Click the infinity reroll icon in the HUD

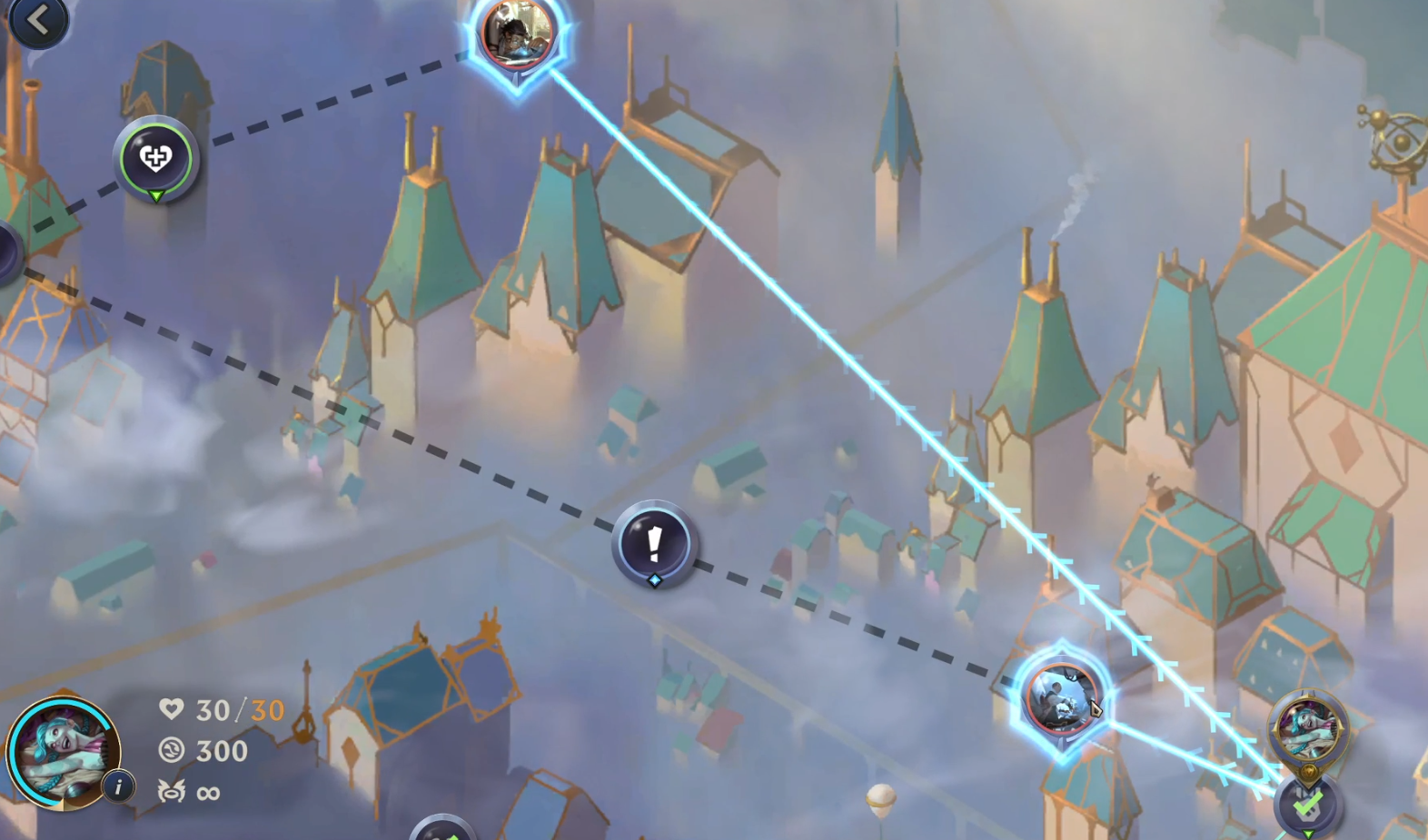[x=174, y=792]
